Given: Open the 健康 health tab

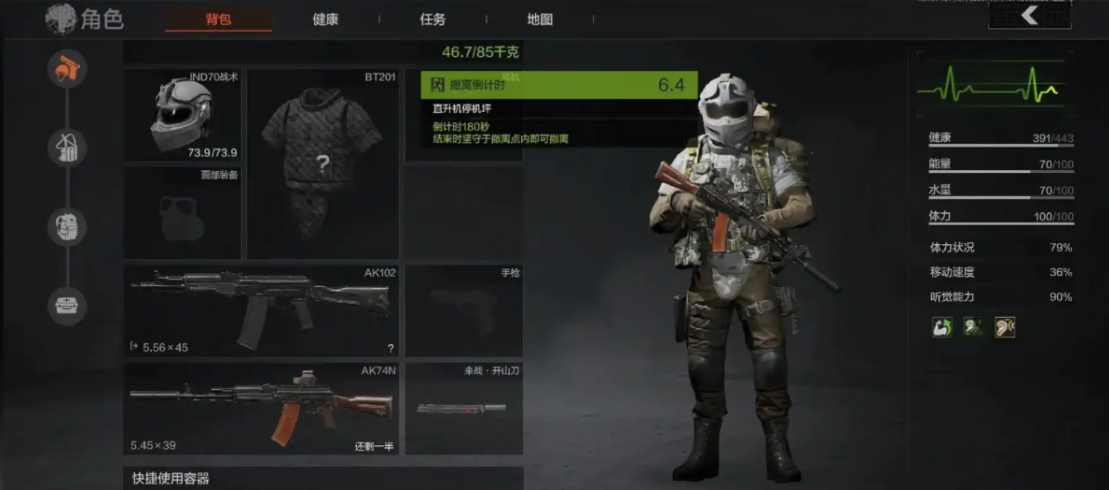Looking at the screenshot, I should click(326, 19).
